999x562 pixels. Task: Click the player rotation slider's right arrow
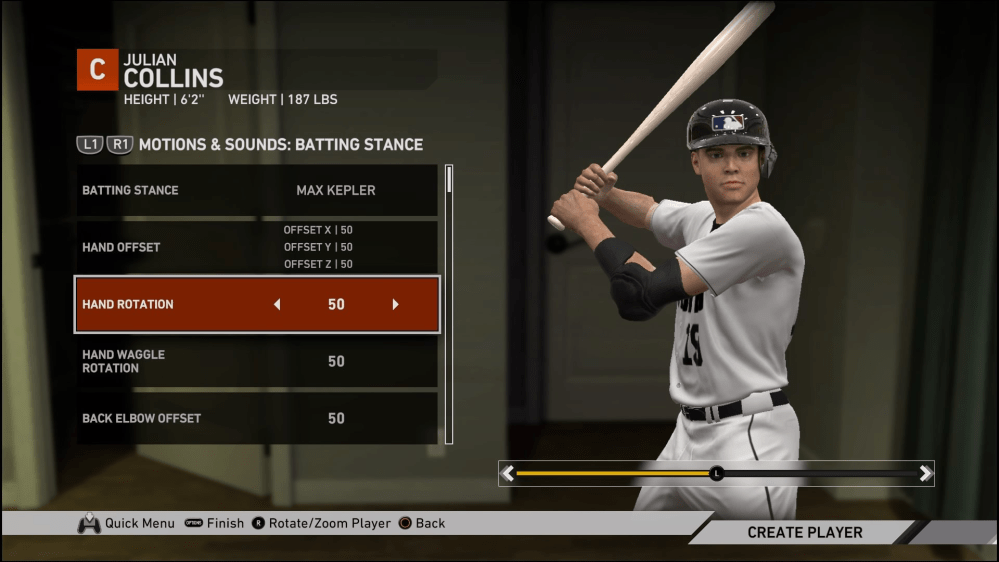click(925, 473)
